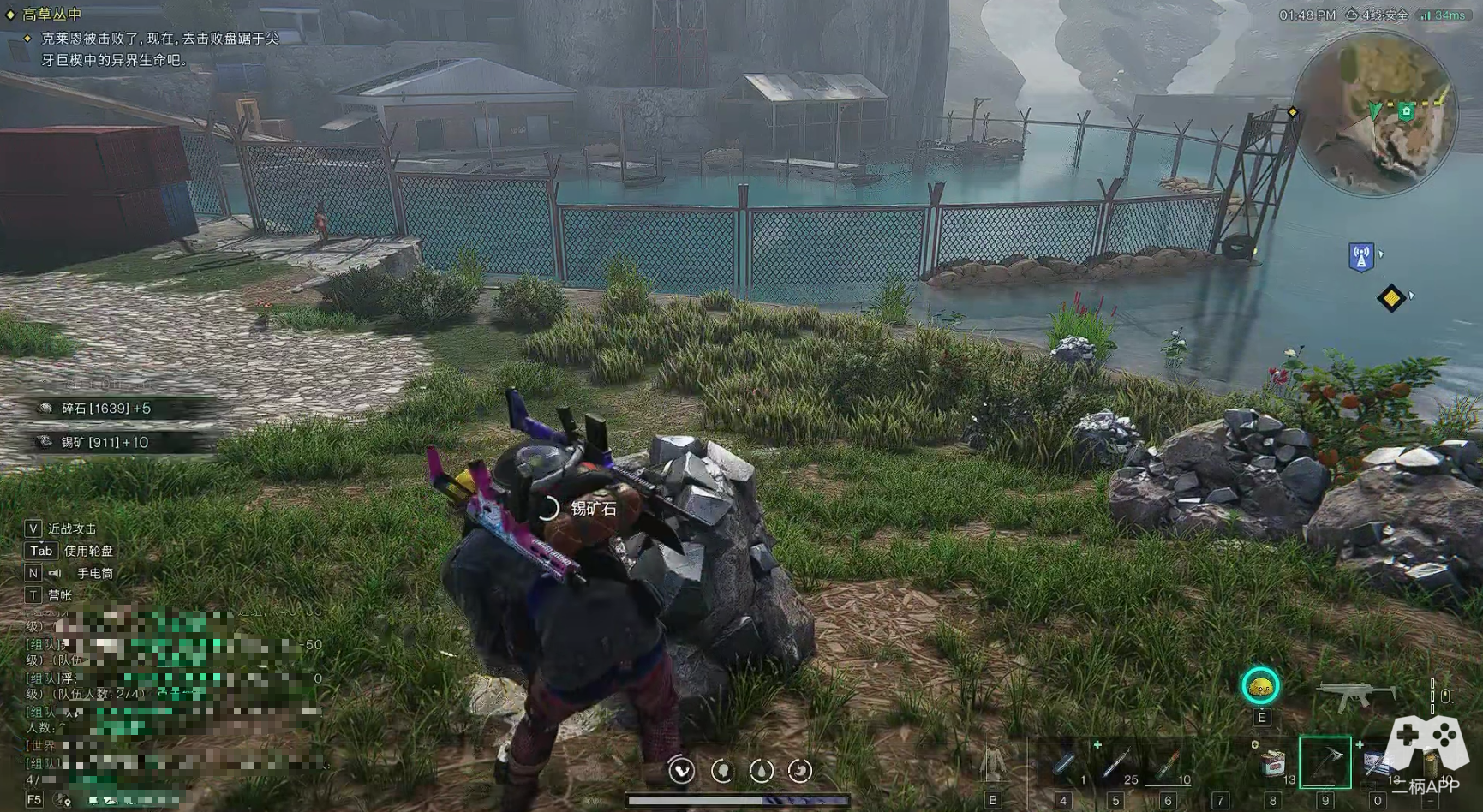Open the character outline equipment icon
The width and height of the screenshot is (1483, 812).
(x=993, y=762)
